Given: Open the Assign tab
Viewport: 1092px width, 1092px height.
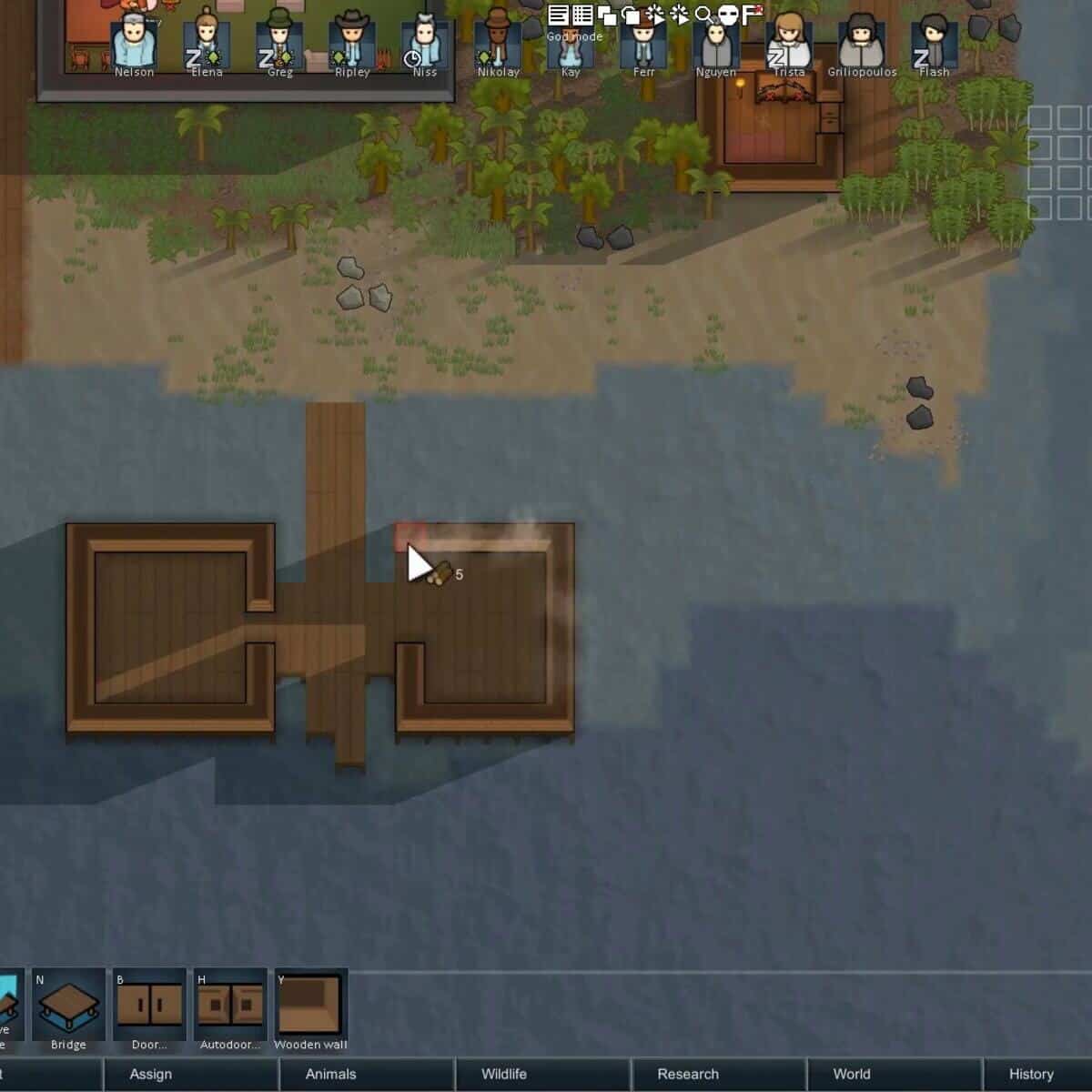Looking at the screenshot, I should click(151, 1074).
